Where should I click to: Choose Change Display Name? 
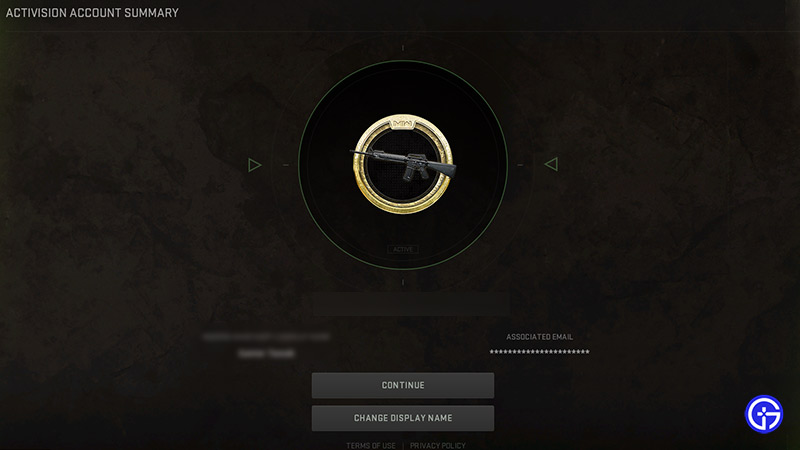(x=402, y=418)
